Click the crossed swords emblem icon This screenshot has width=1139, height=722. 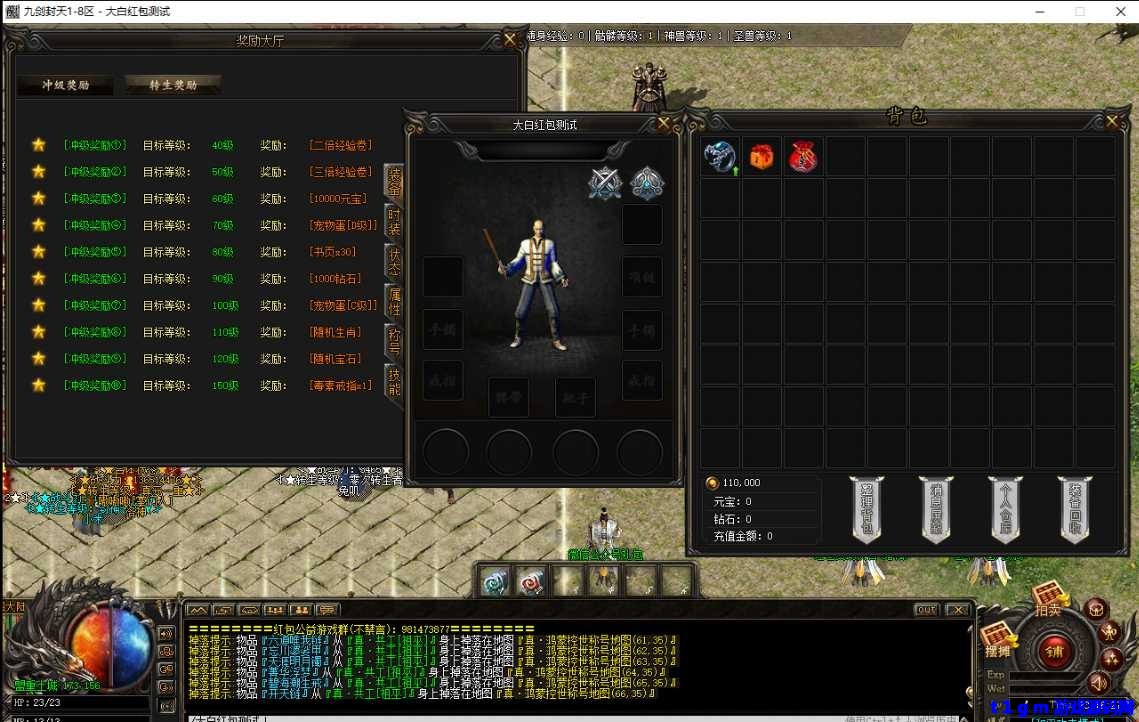pyautogui.click(x=605, y=183)
